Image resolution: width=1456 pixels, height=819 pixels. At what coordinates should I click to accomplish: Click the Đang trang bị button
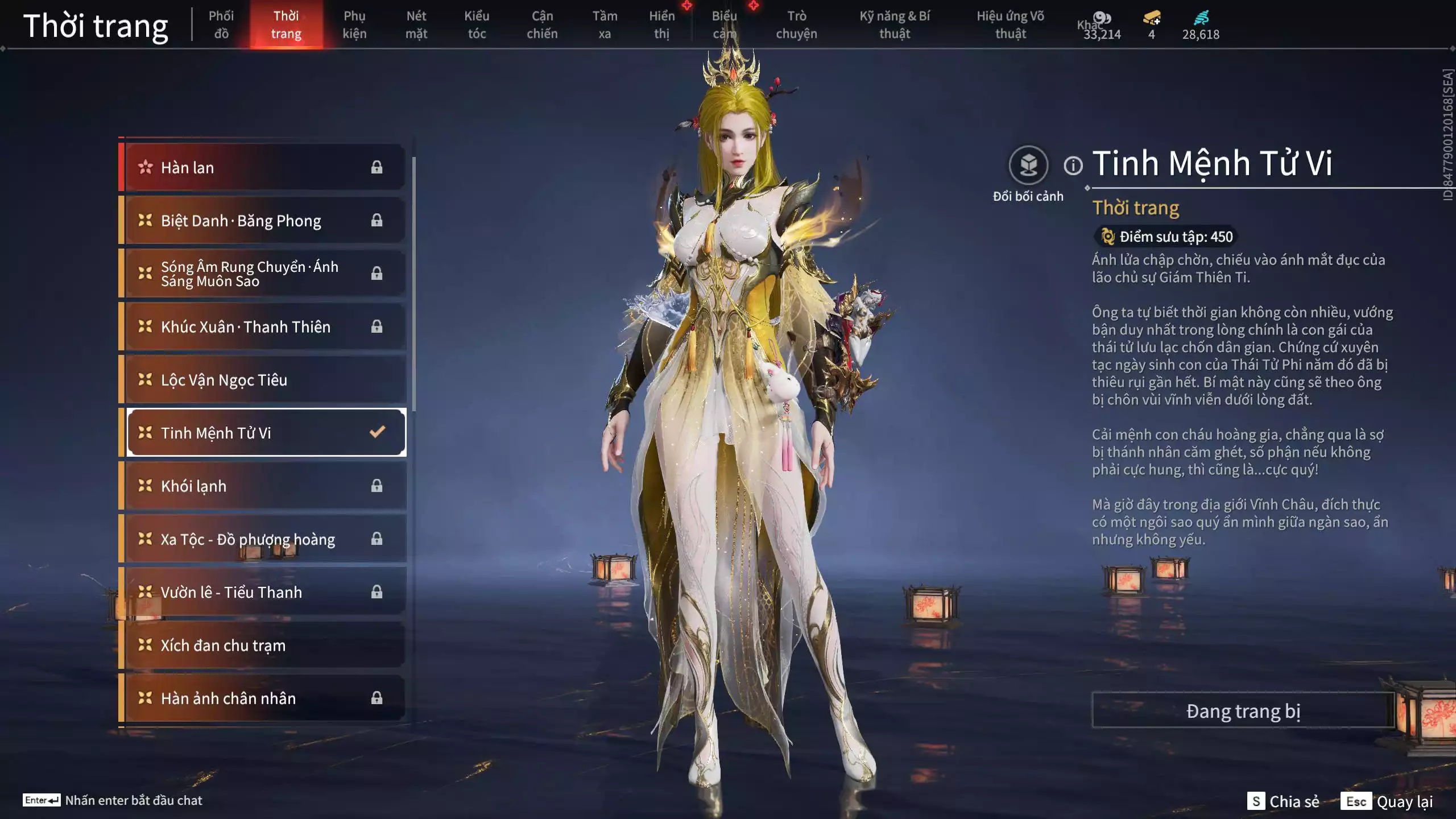1243,711
